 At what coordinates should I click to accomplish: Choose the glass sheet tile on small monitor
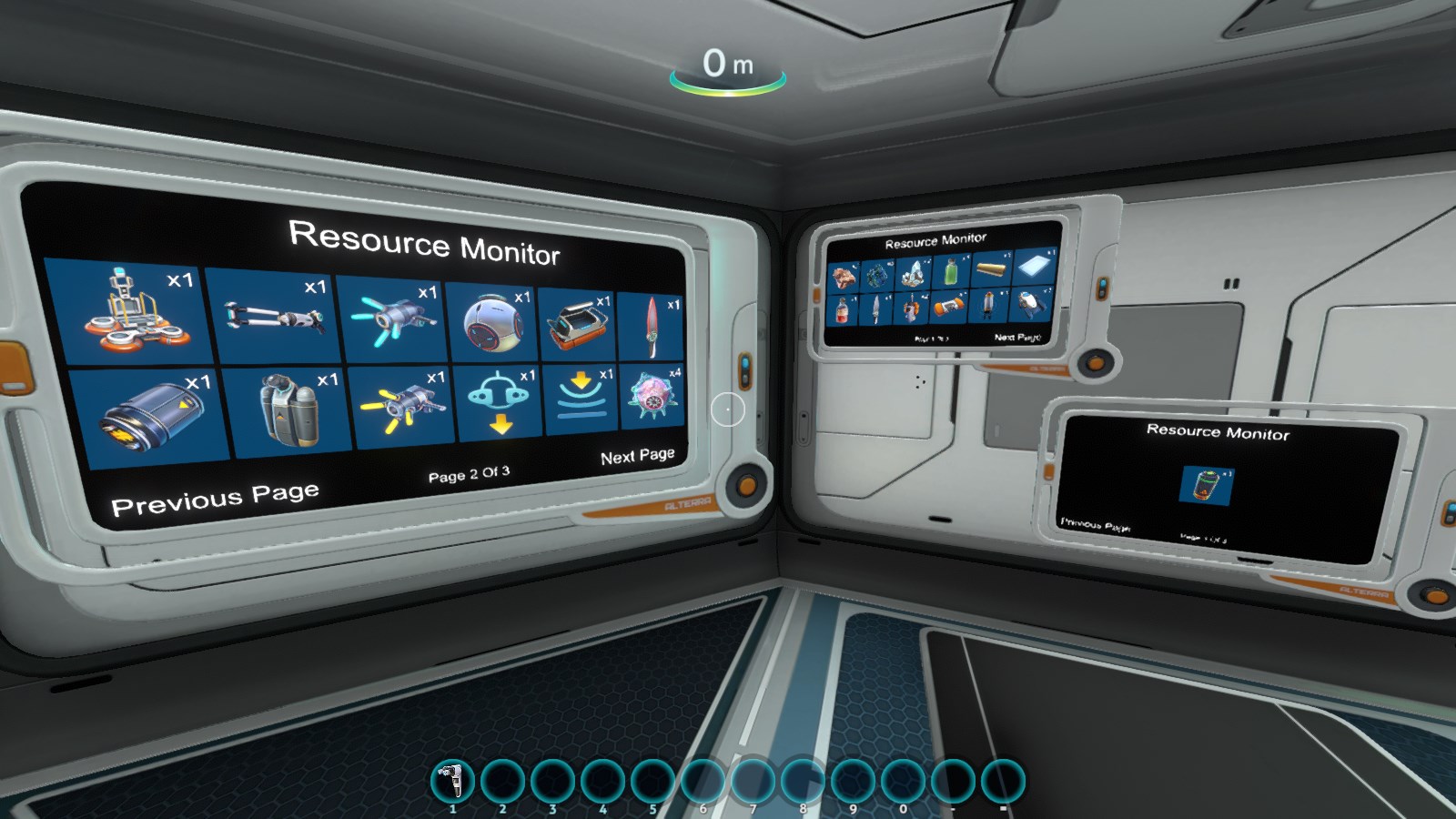click(x=1034, y=267)
